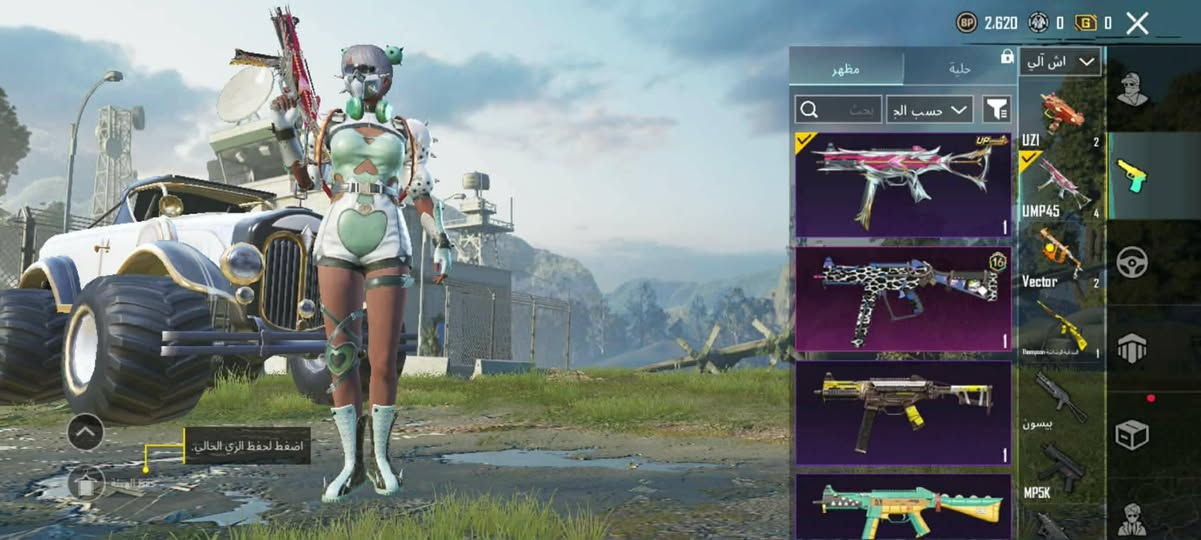Select UZI in the weapon list

(1061, 116)
